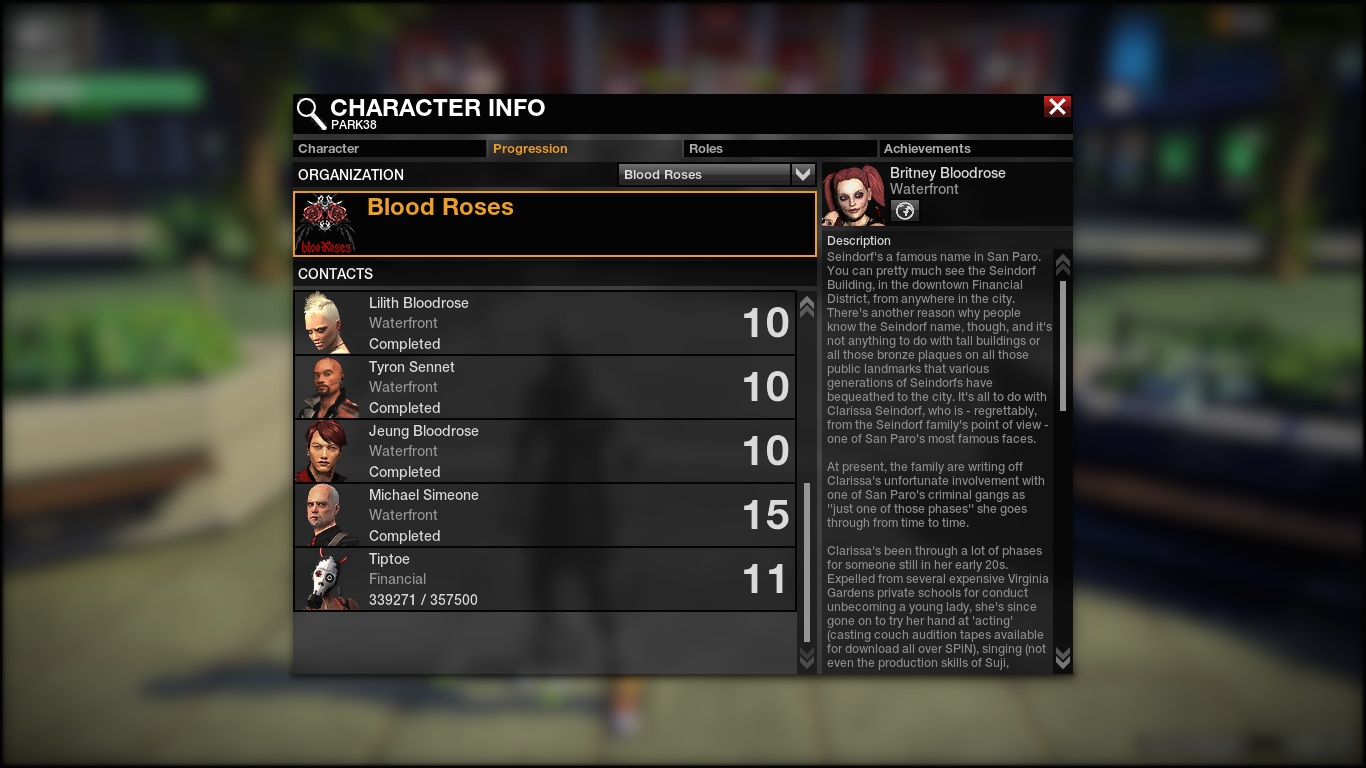Pick Jeung Bloodrose in the contact list
Image resolution: width=1366 pixels, height=768 pixels.
[545, 451]
